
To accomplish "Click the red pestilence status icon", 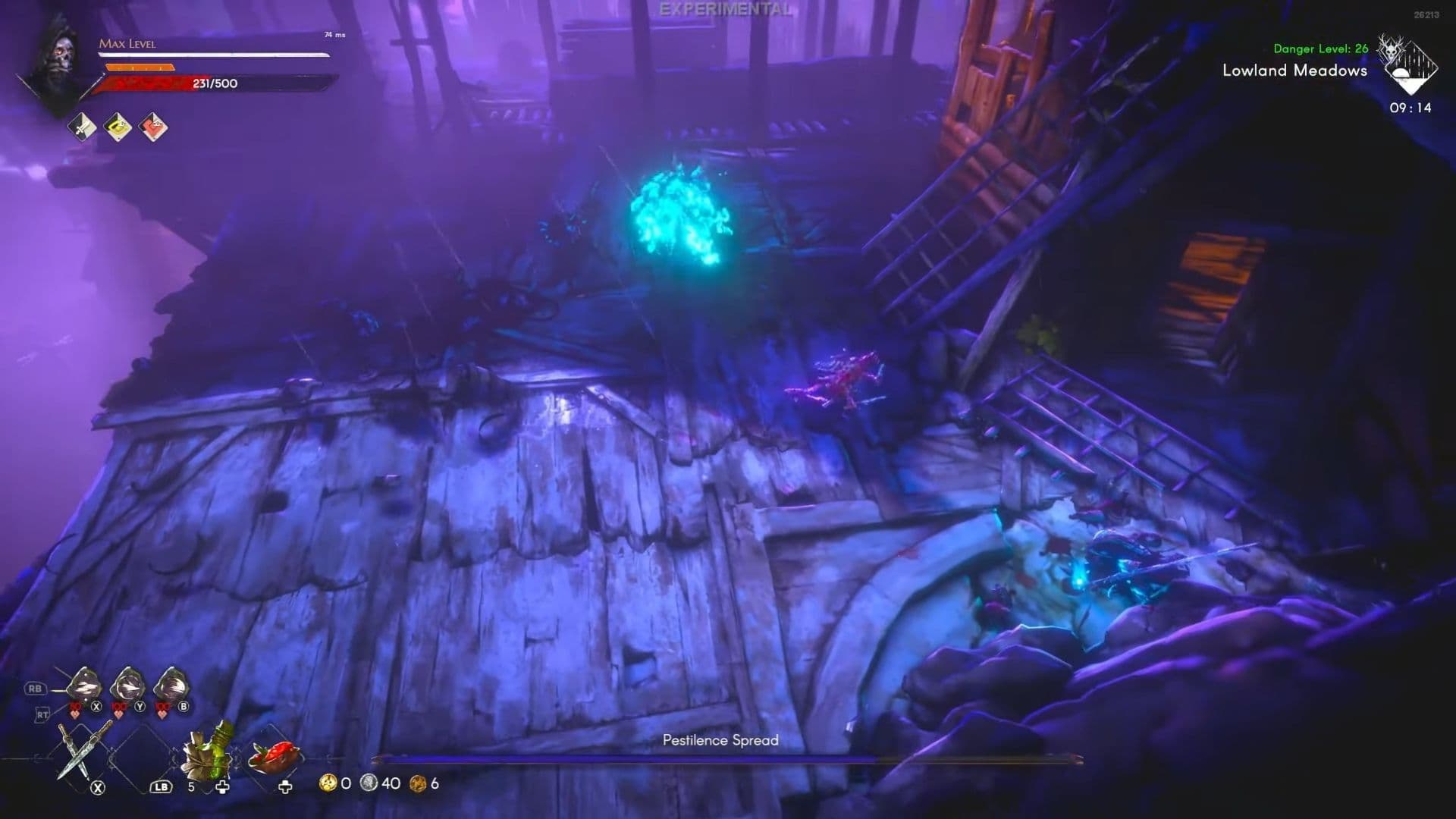I will [153, 127].
